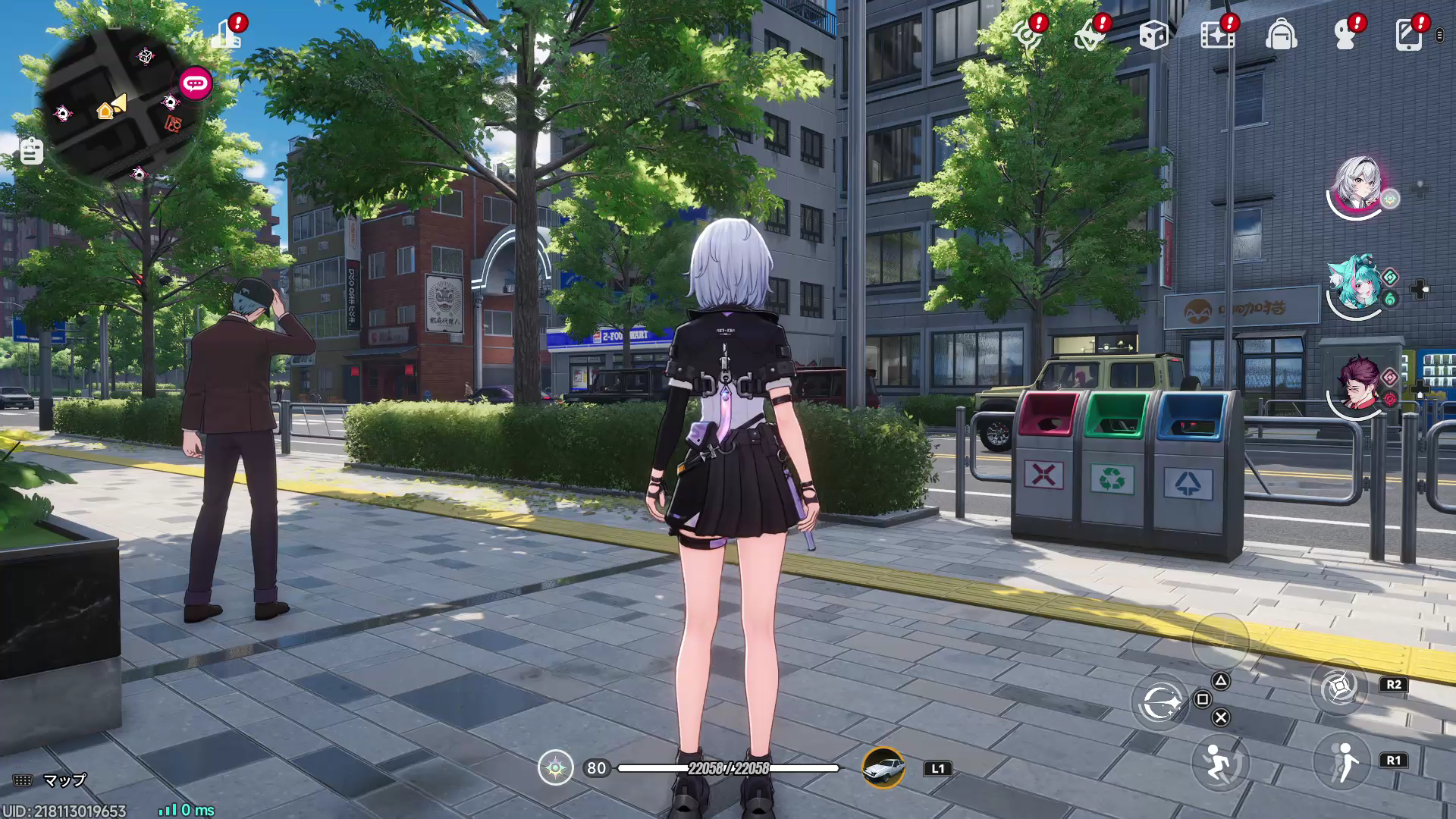Viewport: 1456px width, 819px height.
Task: Click the compass gacha icon with notification
Action: (1028, 34)
